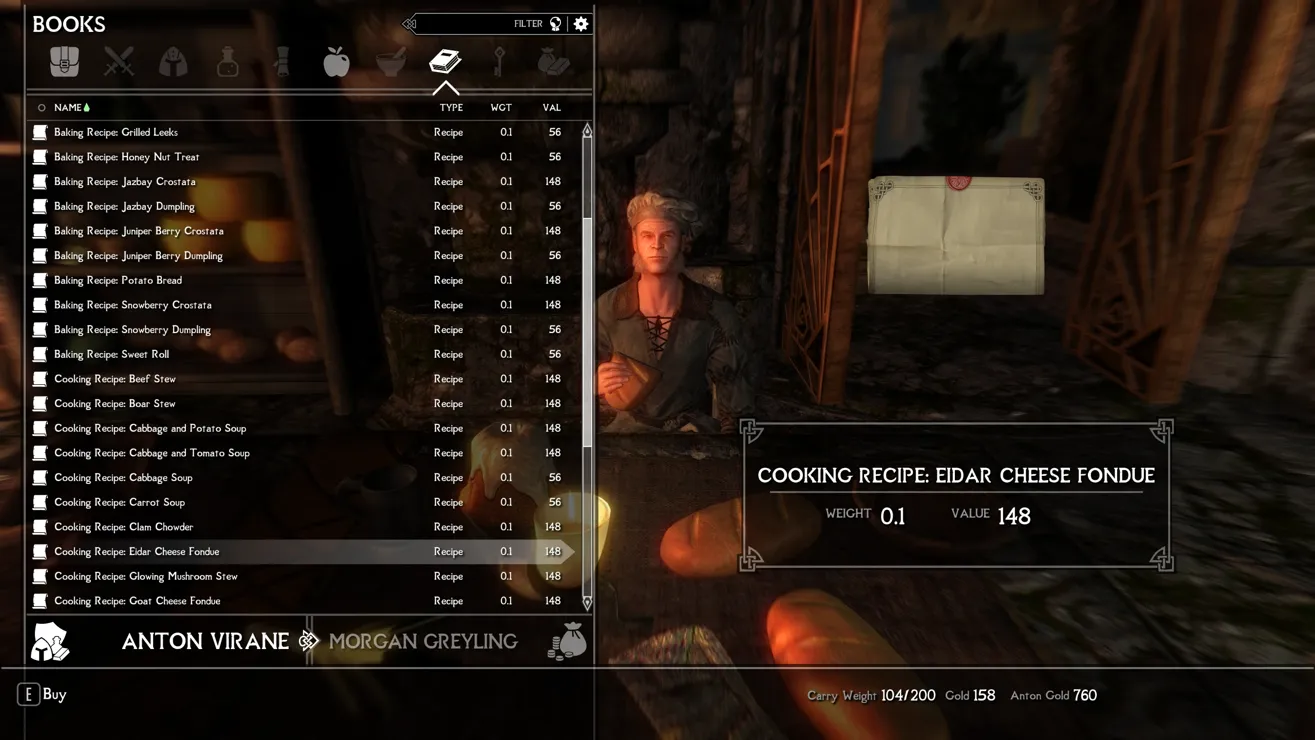
Task: Sort the list by WGT column
Action: coord(501,108)
